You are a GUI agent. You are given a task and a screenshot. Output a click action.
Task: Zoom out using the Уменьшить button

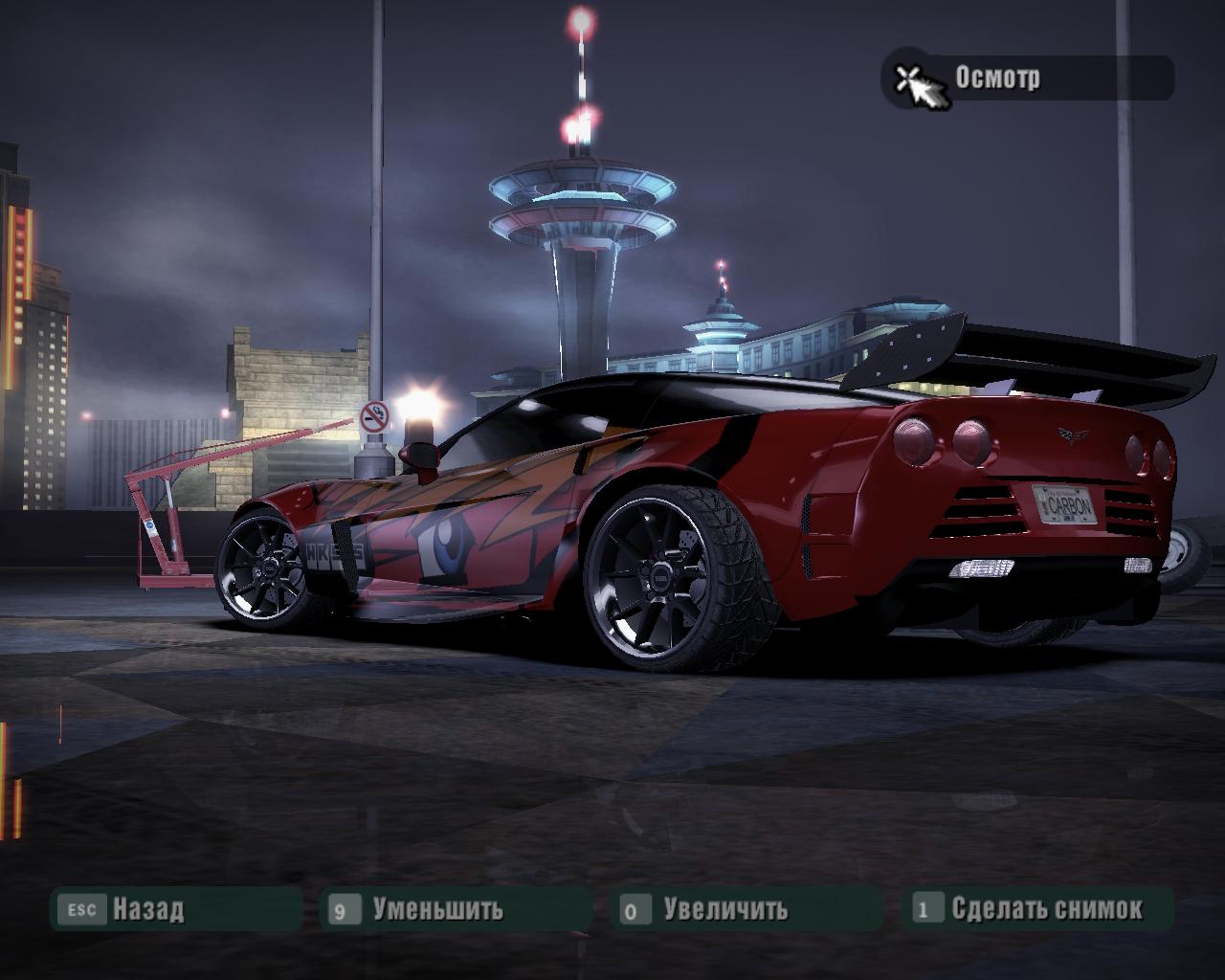click(x=436, y=908)
